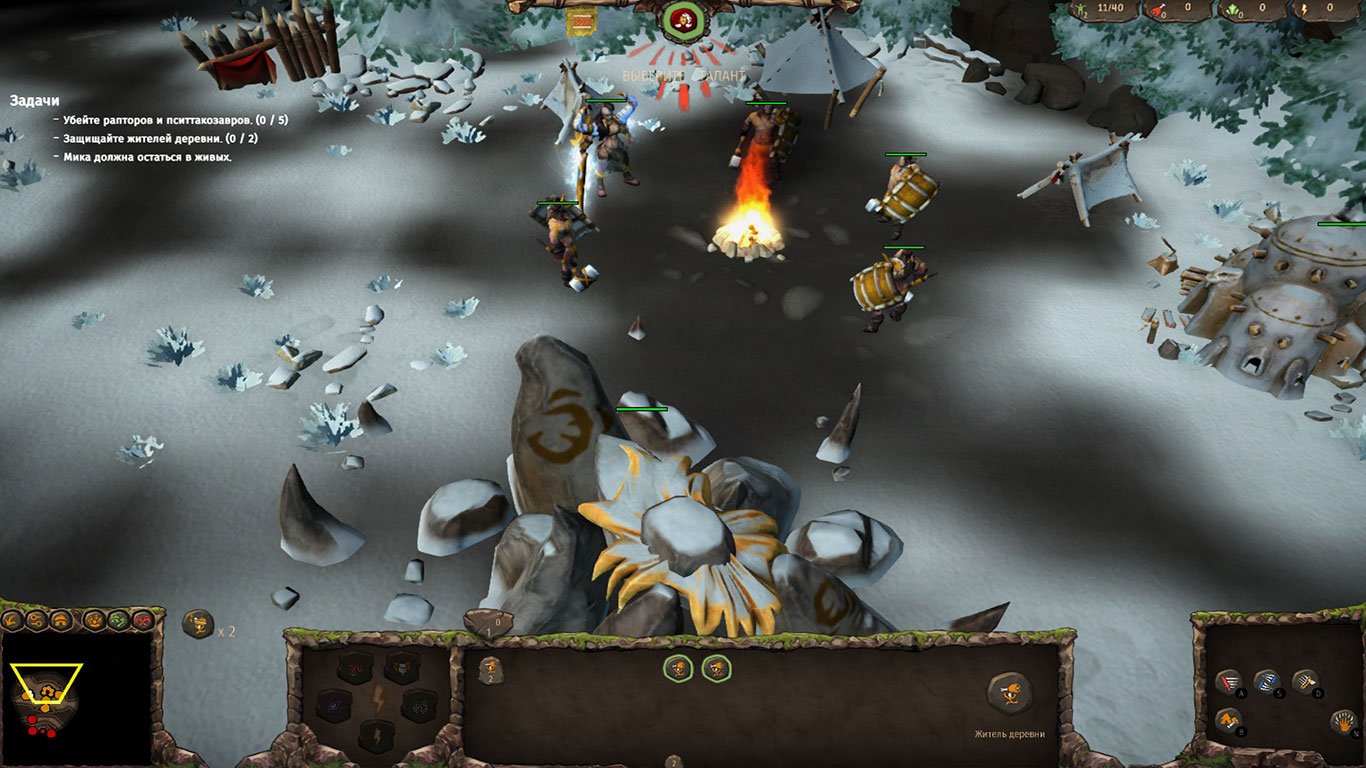Select the red claw talent shield

(x=352, y=669)
